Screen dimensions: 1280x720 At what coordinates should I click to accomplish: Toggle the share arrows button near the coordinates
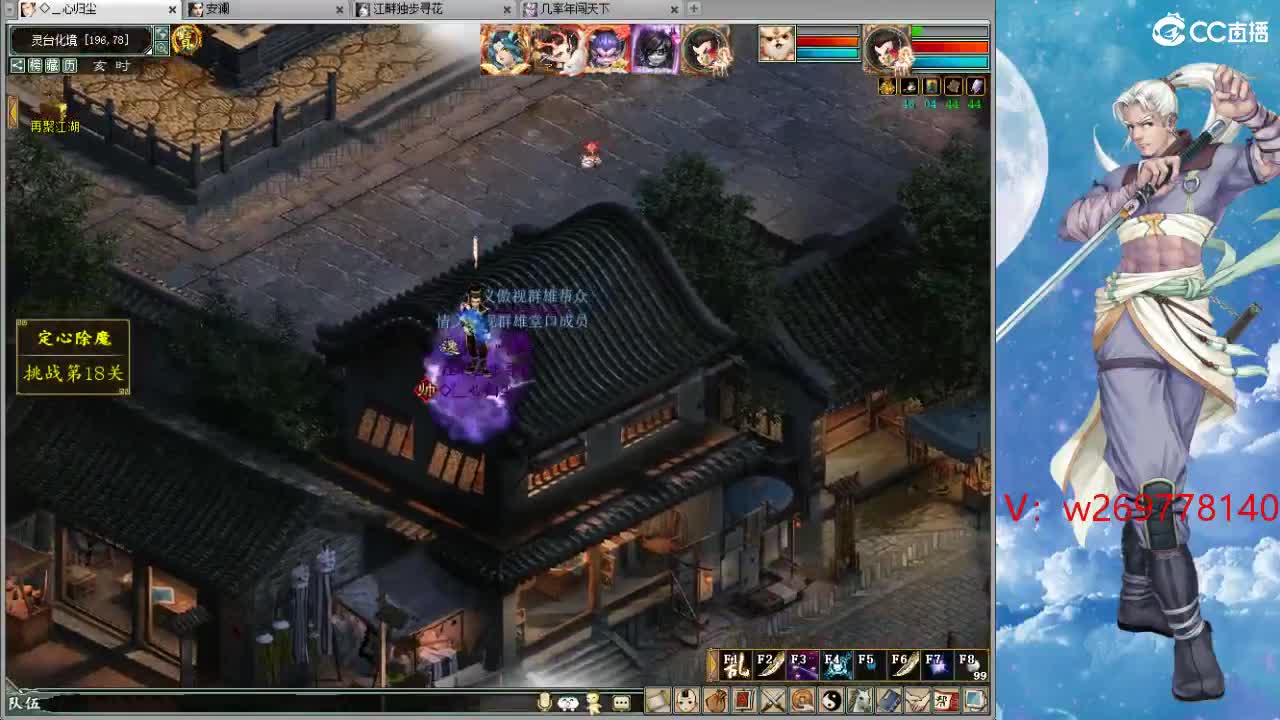point(17,66)
